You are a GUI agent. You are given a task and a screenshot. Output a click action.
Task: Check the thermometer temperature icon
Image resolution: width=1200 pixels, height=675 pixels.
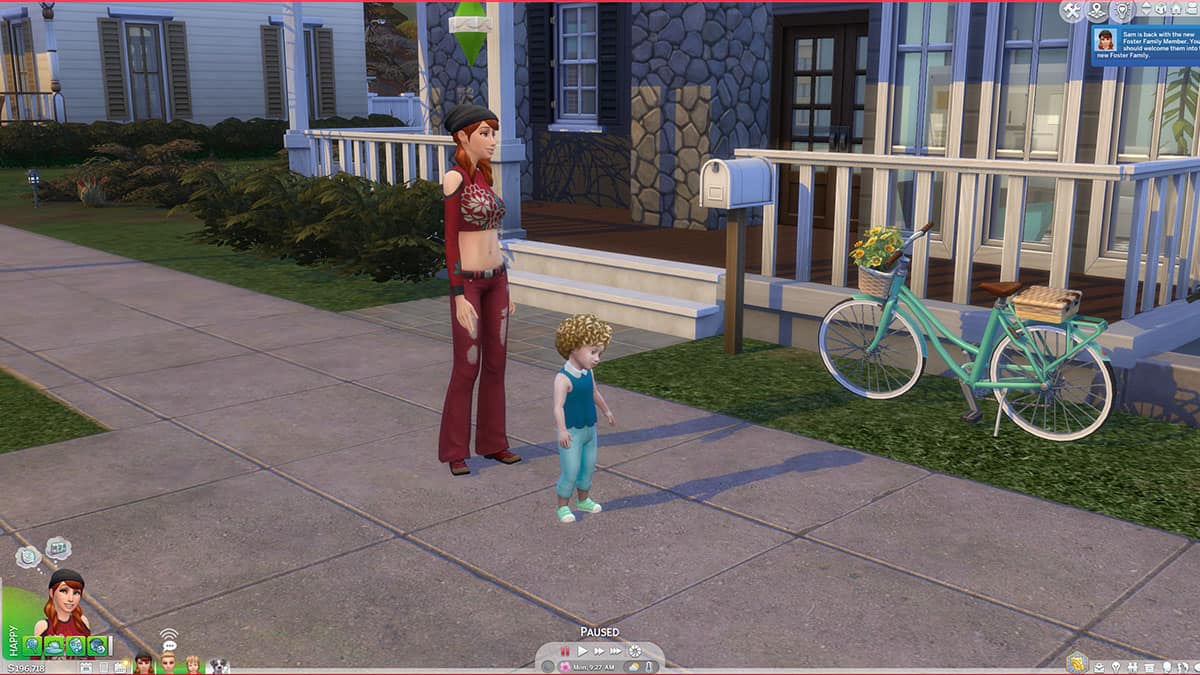click(x=649, y=667)
